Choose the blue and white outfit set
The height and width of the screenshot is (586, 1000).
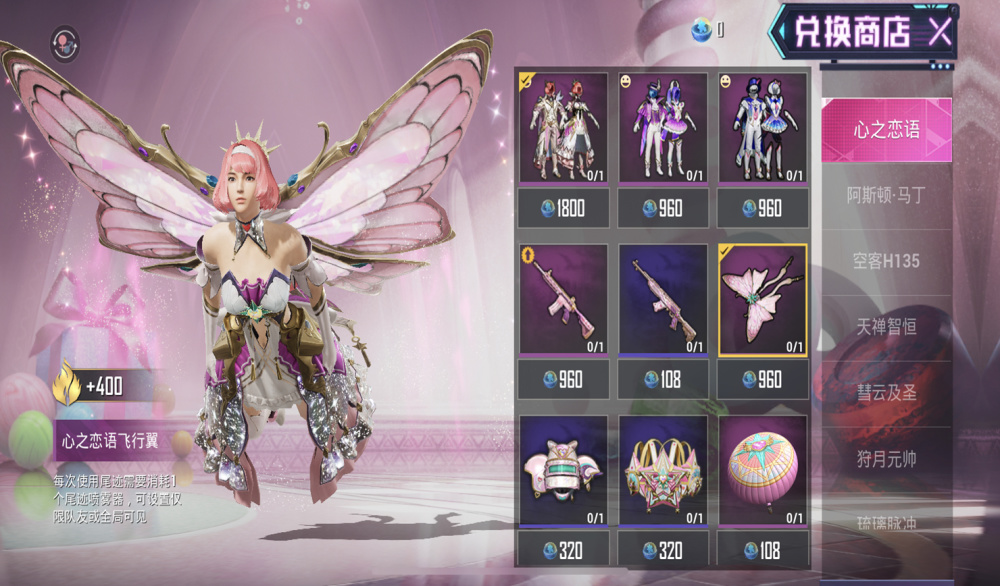coord(763,127)
